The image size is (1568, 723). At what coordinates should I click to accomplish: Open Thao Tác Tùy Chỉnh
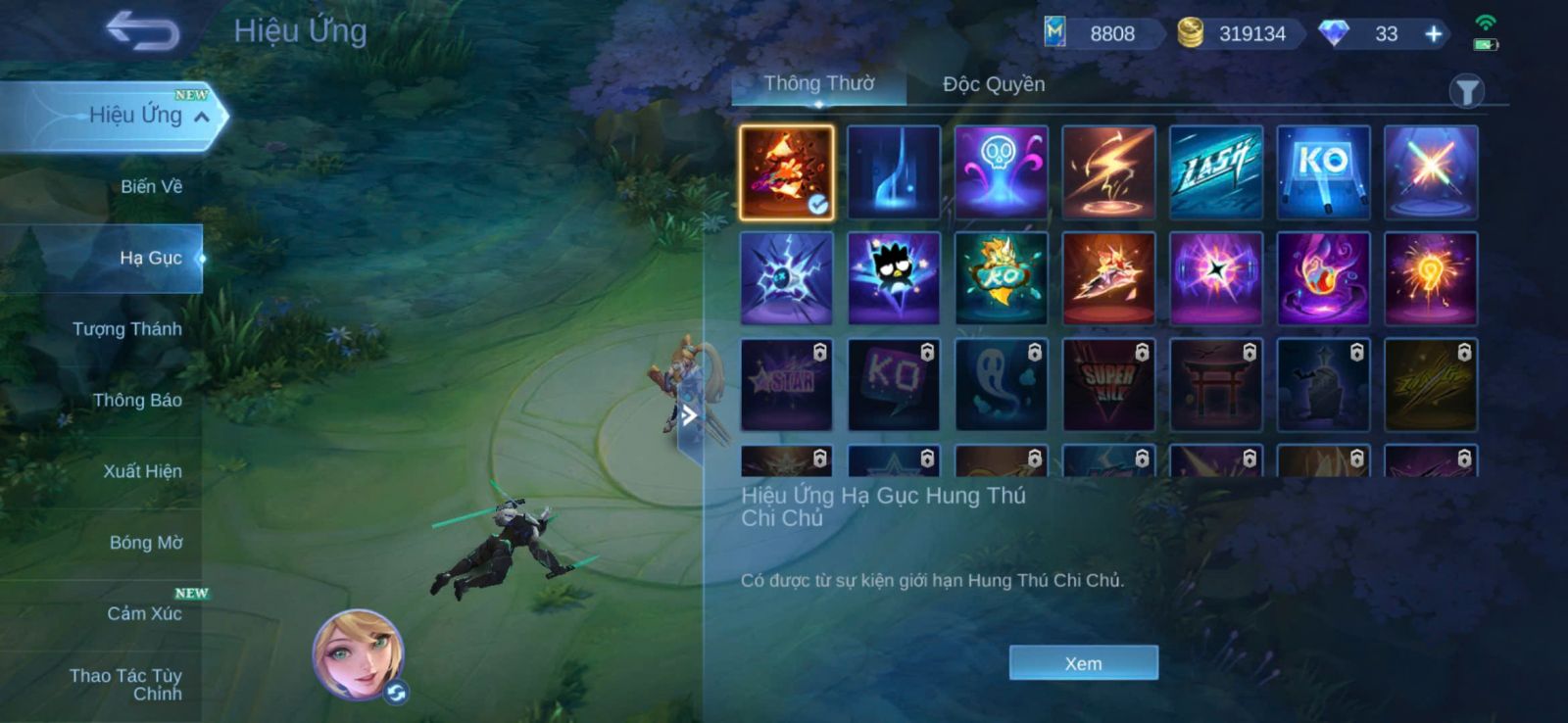click(126, 684)
